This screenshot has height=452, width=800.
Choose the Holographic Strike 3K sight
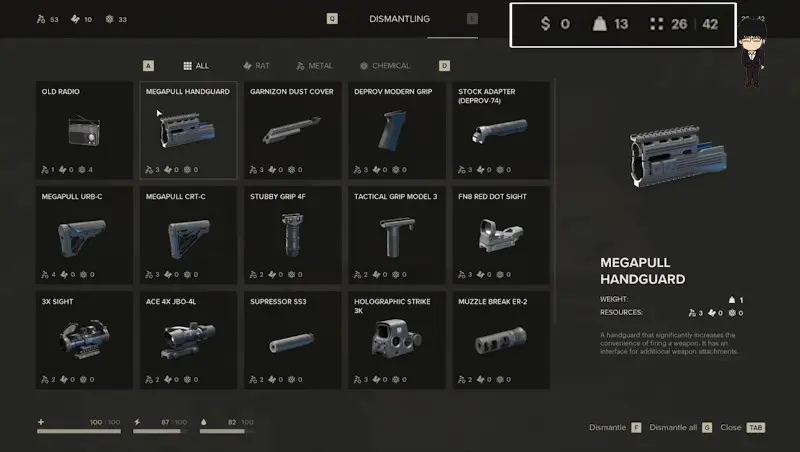(397, 340)
